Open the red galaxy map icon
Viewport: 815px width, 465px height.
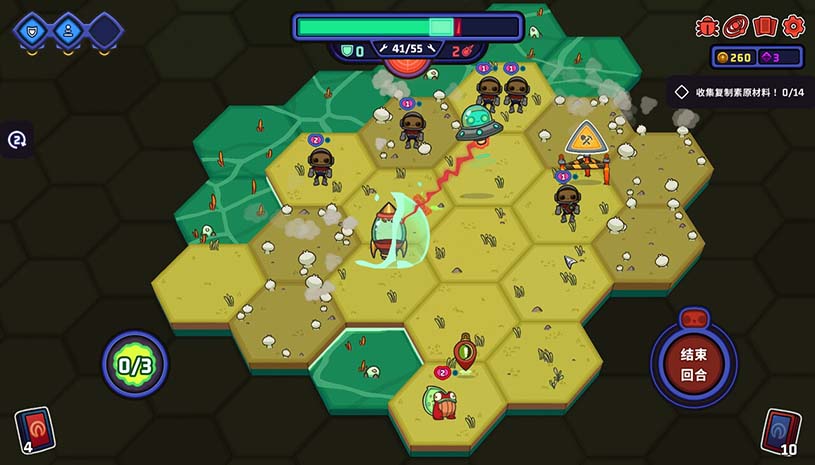pyautogui.click(x=736, y=26)
